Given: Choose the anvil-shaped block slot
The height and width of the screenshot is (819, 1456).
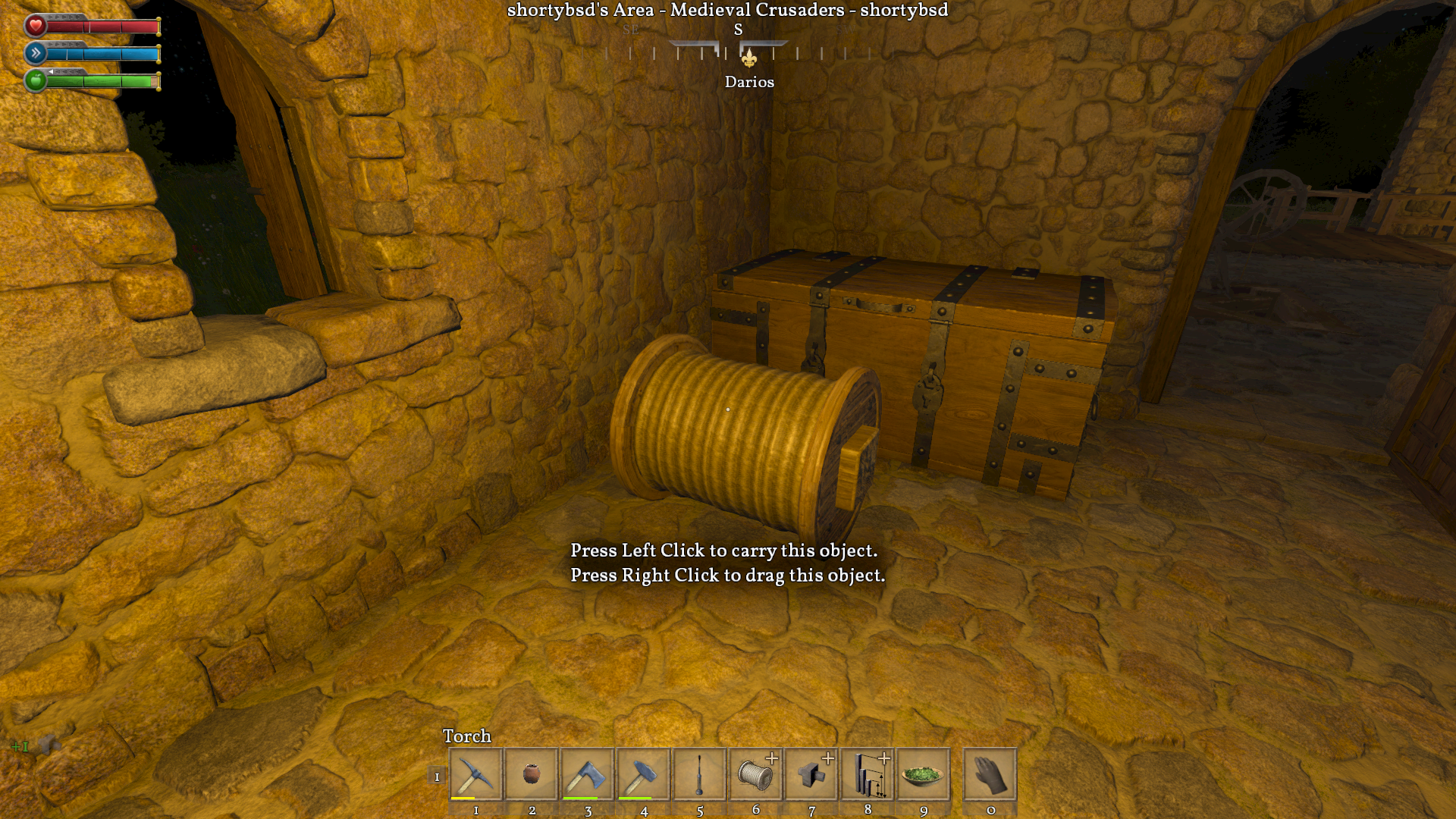Looking at the screenshot, I should pos(811,774).
